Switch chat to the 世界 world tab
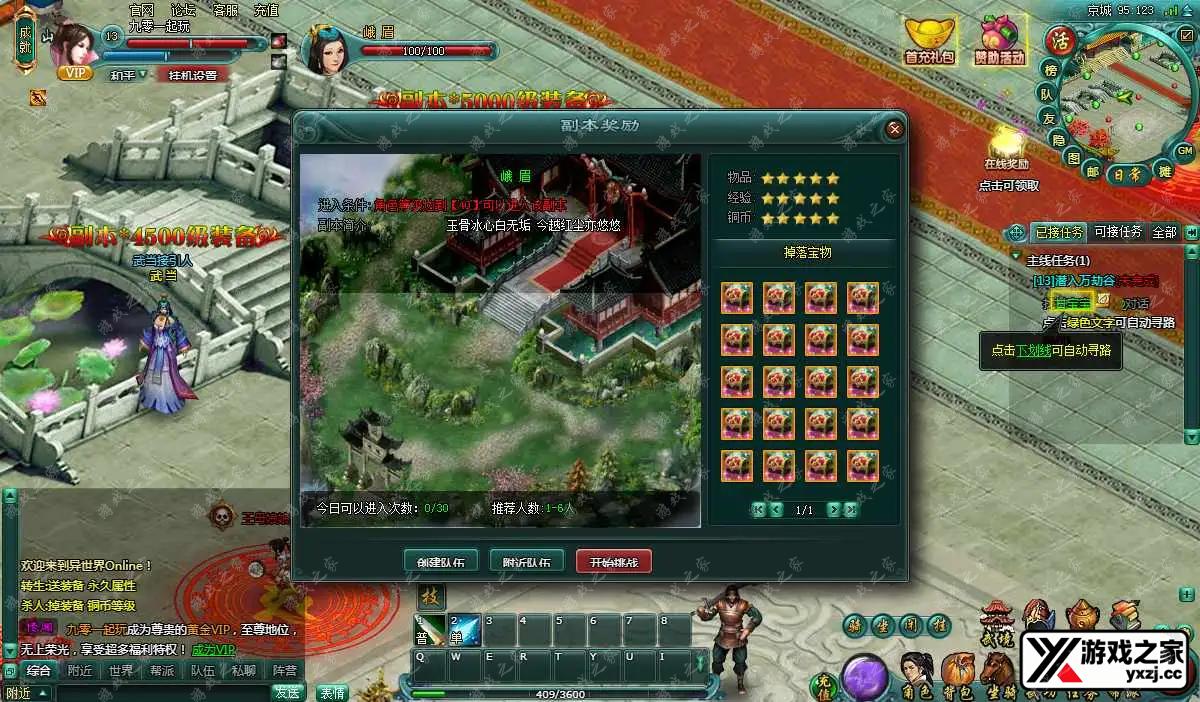Screen dimensions: 1200x702 (x=121, y=671)
